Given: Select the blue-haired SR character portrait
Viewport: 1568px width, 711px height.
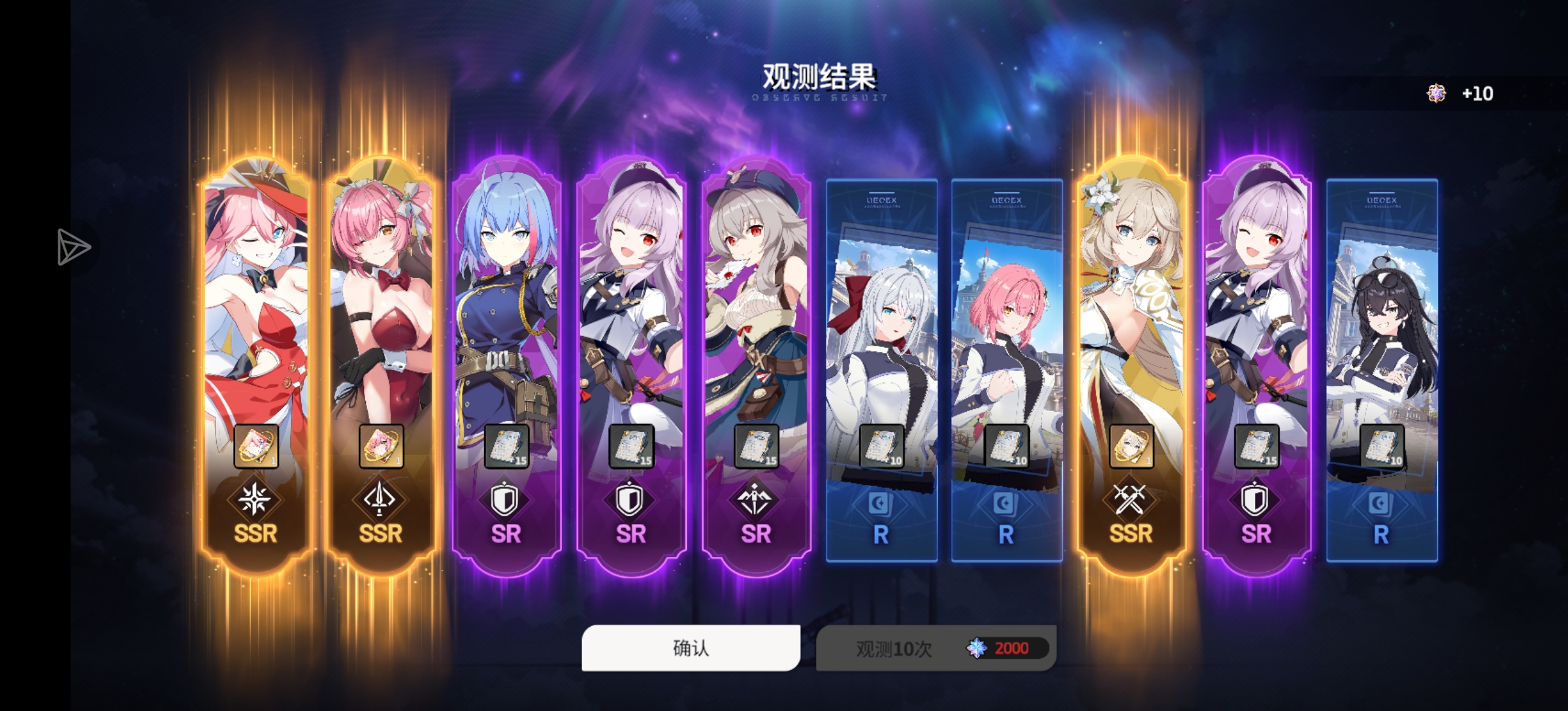Looking at the screenshot, I should click(506, 294).
